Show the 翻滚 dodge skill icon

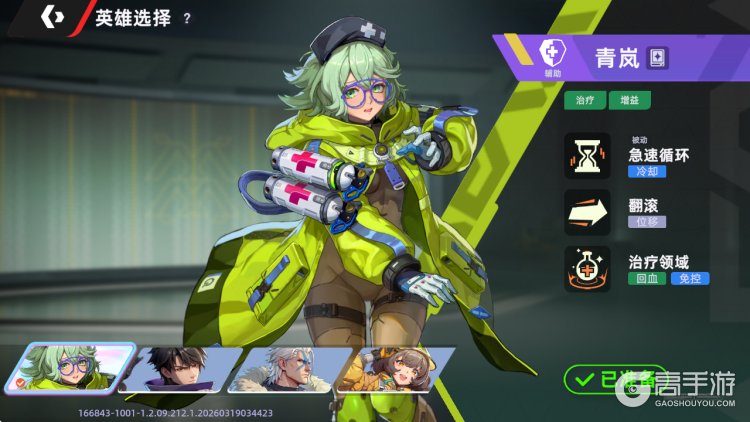tap(587, 211)
